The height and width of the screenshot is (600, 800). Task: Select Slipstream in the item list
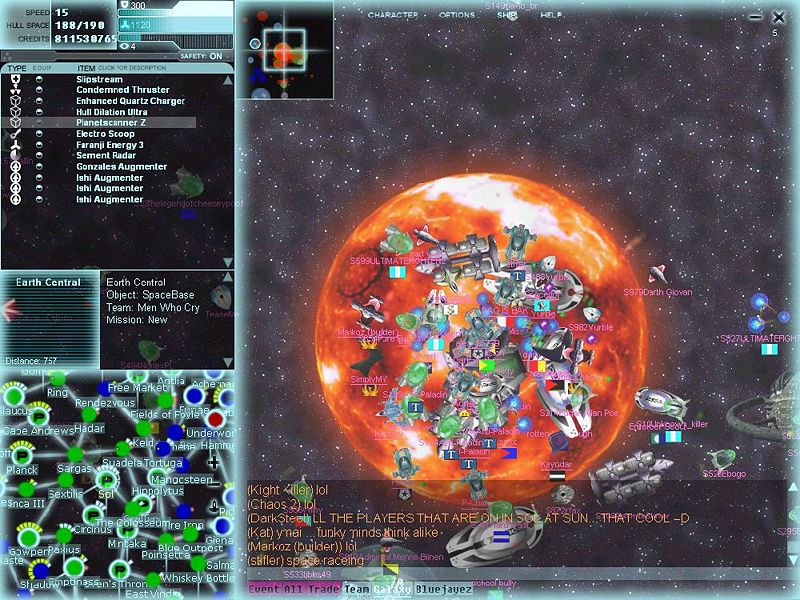coord(99,79)
